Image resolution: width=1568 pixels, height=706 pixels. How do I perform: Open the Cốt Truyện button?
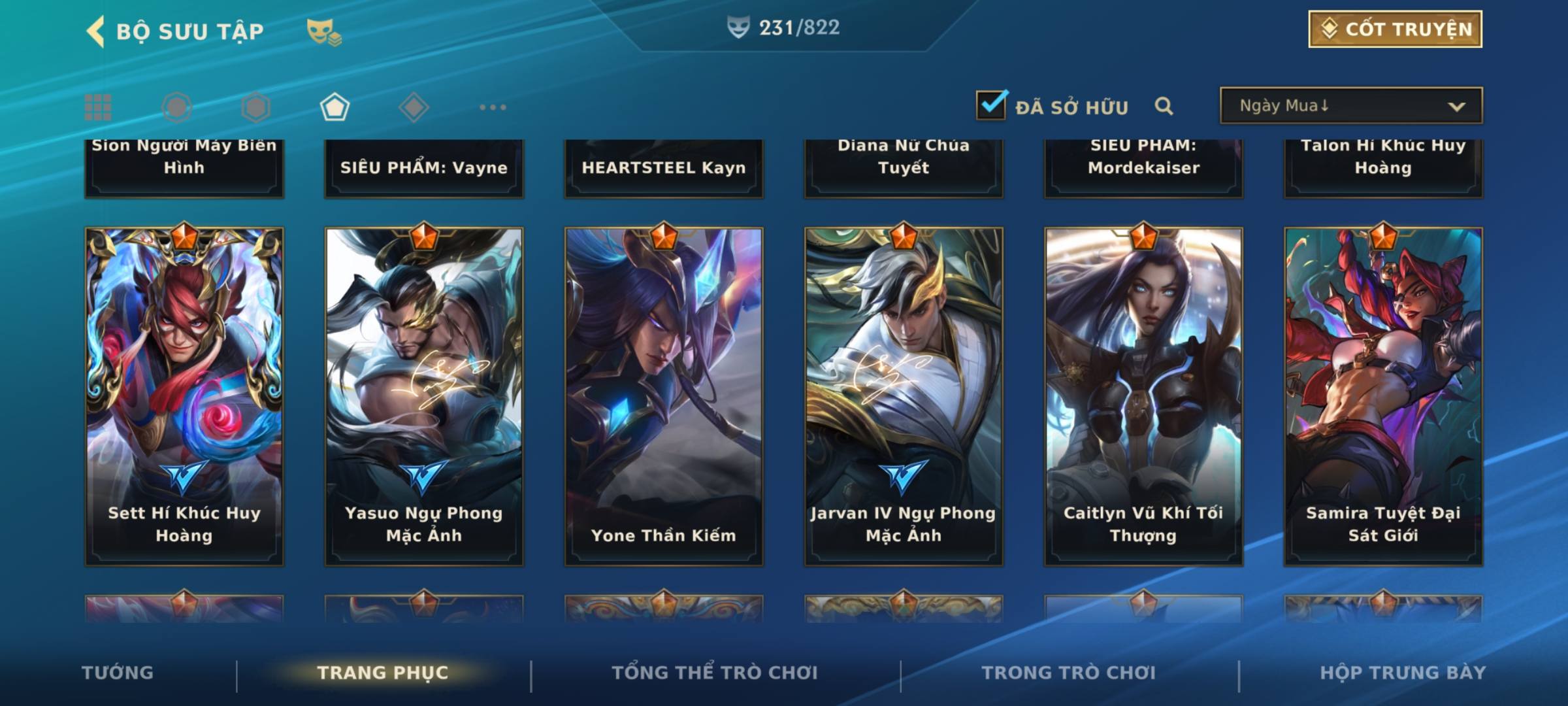1395,29
